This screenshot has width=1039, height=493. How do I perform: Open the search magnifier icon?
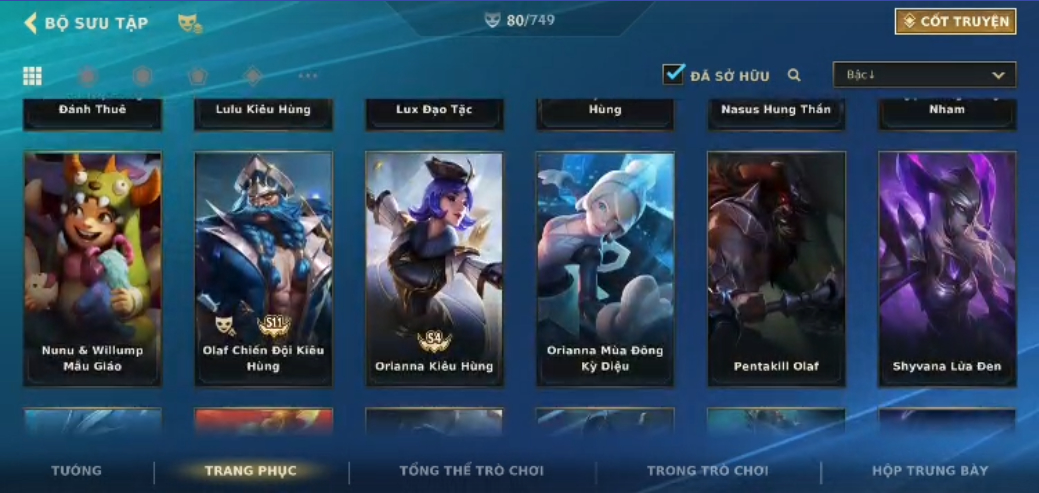click(x=794, y=75)
